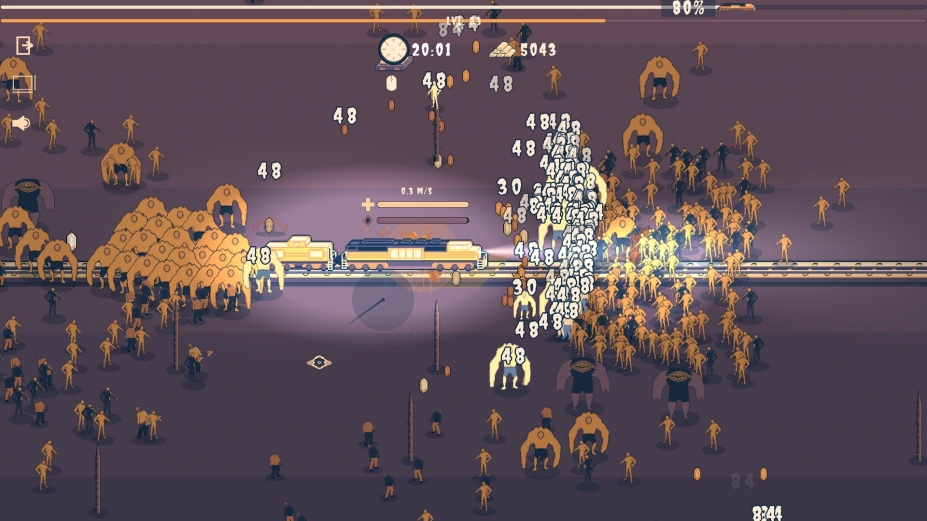927x521 pixels.
Task: Toggle the windowed display mode icon
Action: click(24, 85)
